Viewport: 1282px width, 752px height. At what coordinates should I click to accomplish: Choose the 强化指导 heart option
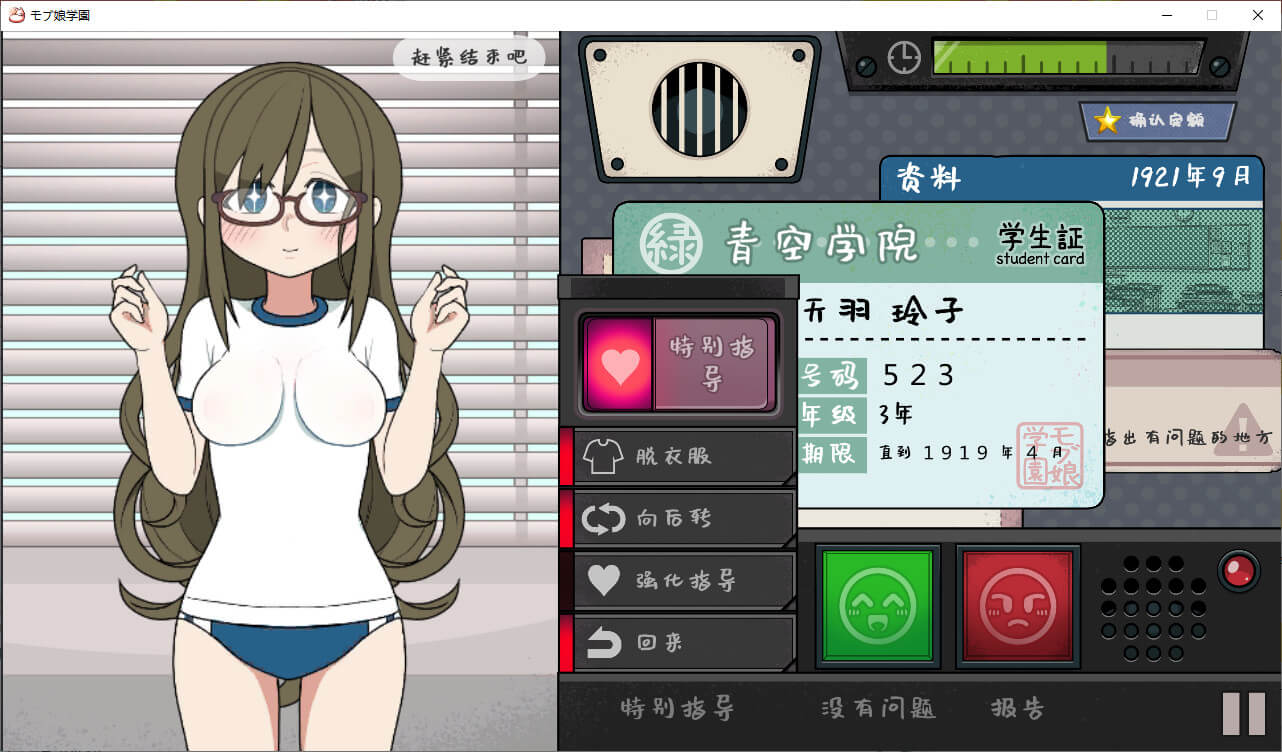[678, 580]
